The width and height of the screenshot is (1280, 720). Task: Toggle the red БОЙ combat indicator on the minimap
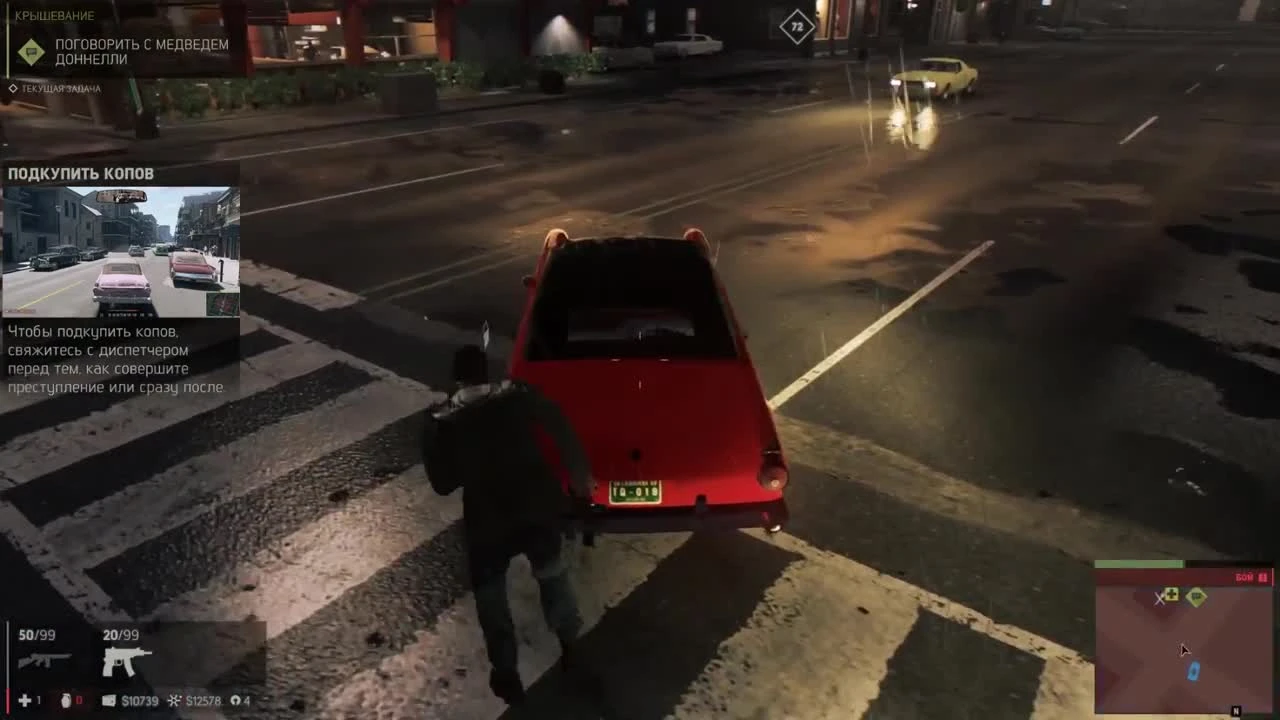[x=1244, y=577]
